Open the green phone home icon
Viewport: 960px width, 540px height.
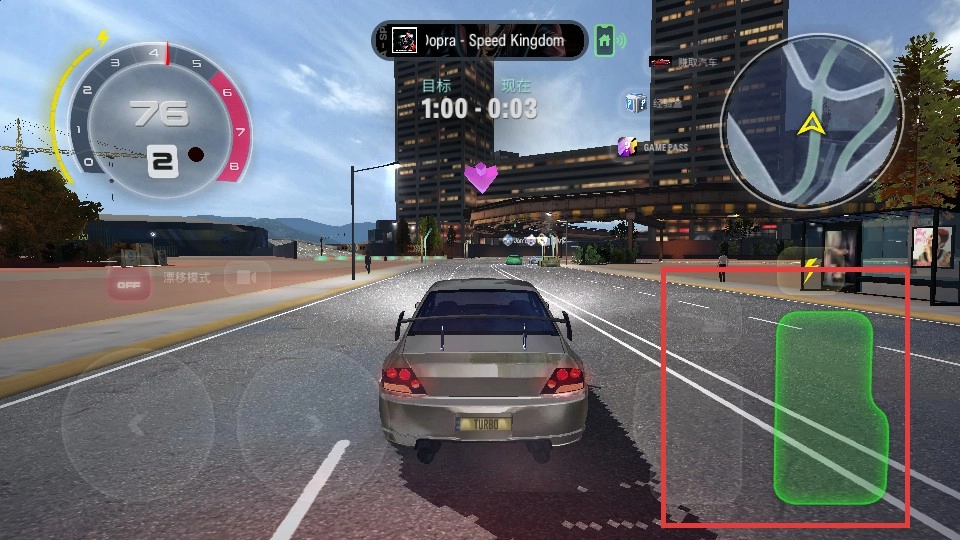[604, 41]
